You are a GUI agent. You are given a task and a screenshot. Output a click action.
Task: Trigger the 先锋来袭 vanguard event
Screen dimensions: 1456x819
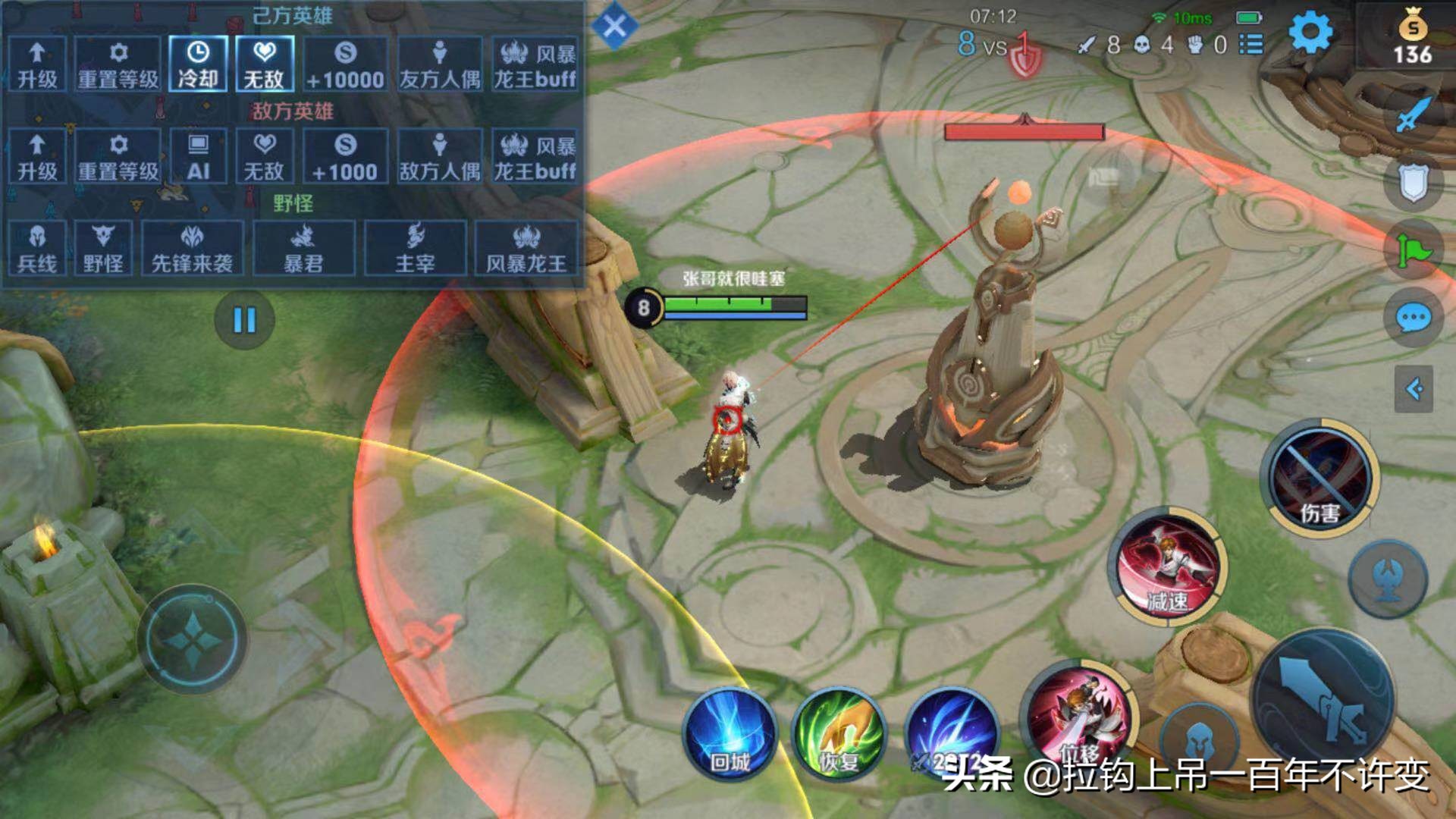pyautogui.click(x=192, y=248)
